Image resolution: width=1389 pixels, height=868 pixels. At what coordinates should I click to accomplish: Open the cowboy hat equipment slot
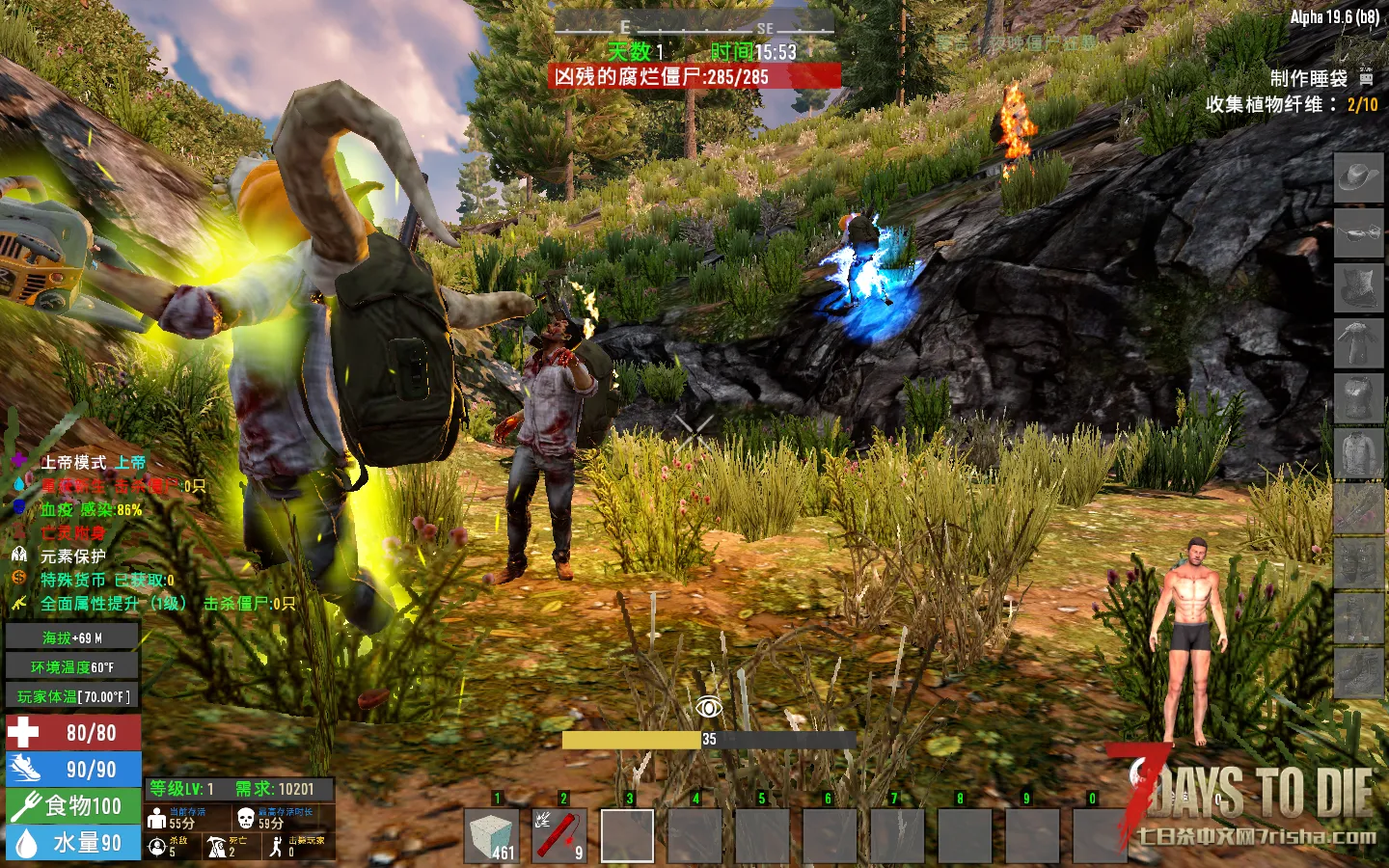click(1358, 178)
